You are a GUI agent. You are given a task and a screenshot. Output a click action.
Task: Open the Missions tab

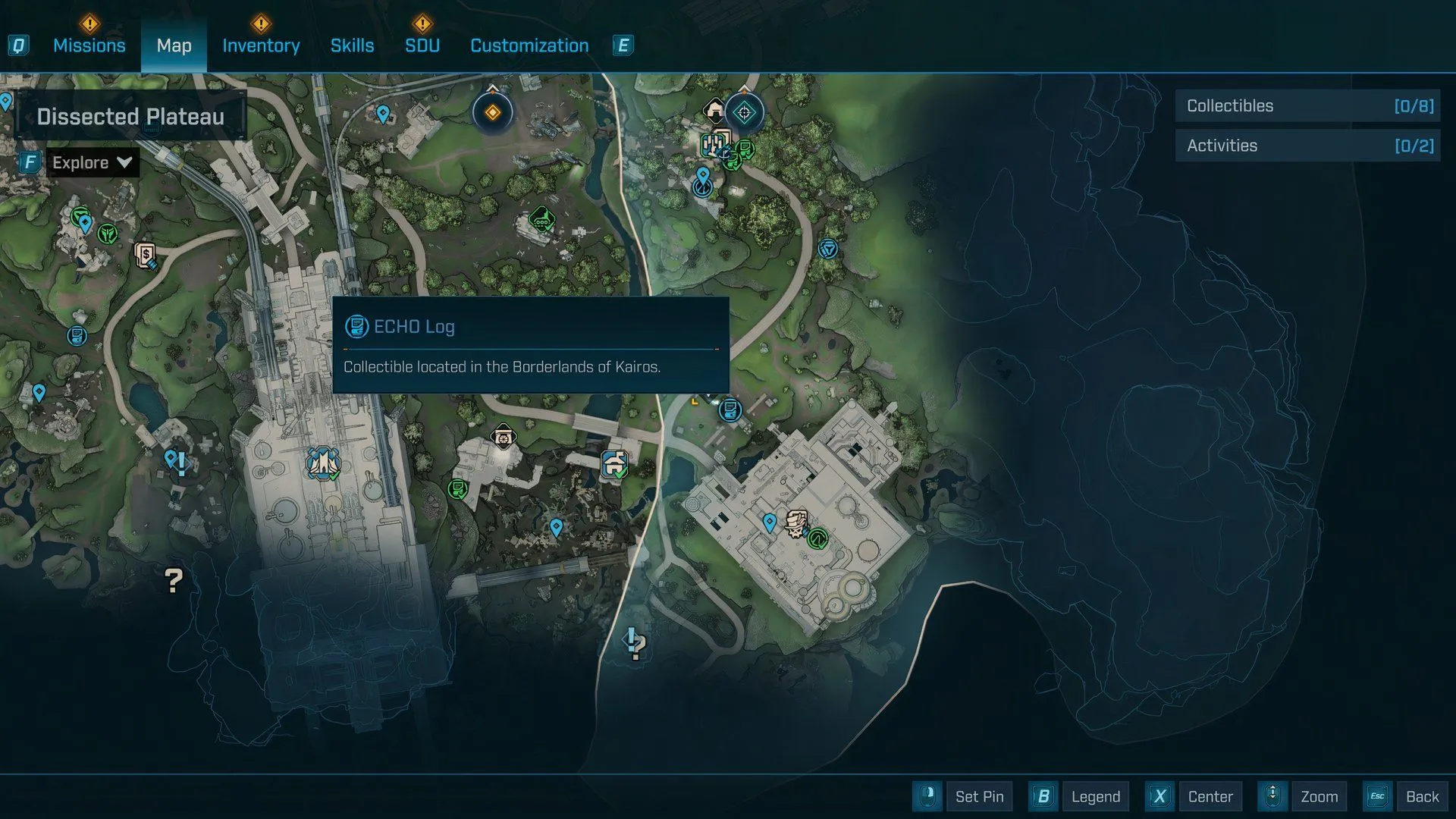tap(89, 45)
